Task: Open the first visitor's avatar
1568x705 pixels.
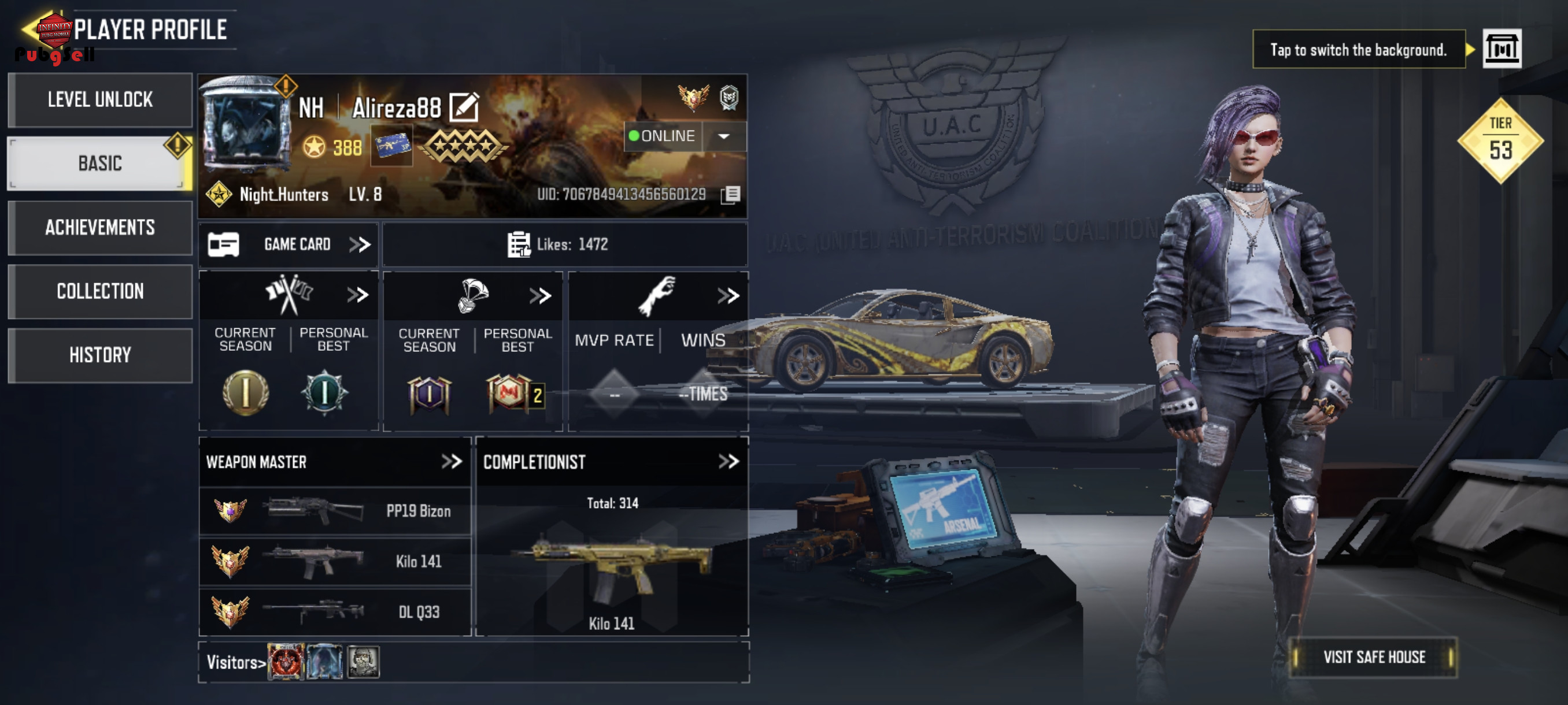Action: (286, 661)
